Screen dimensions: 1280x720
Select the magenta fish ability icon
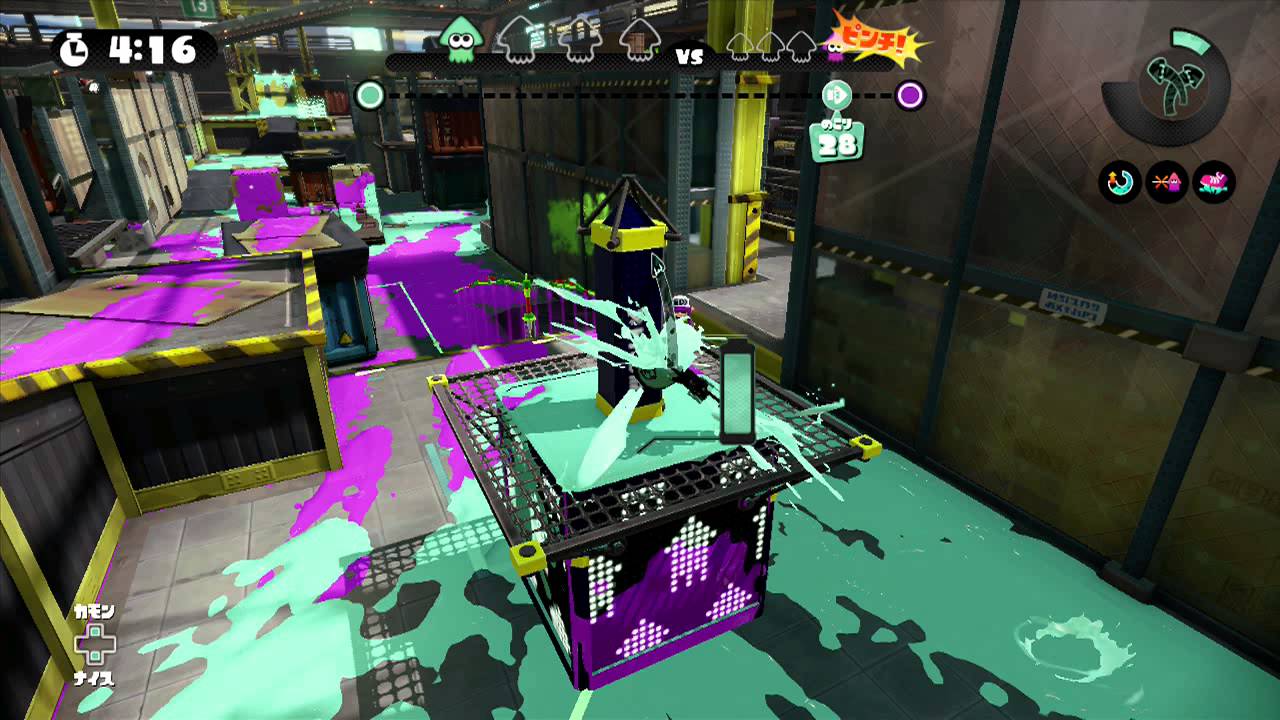(x=1213, y=180)
